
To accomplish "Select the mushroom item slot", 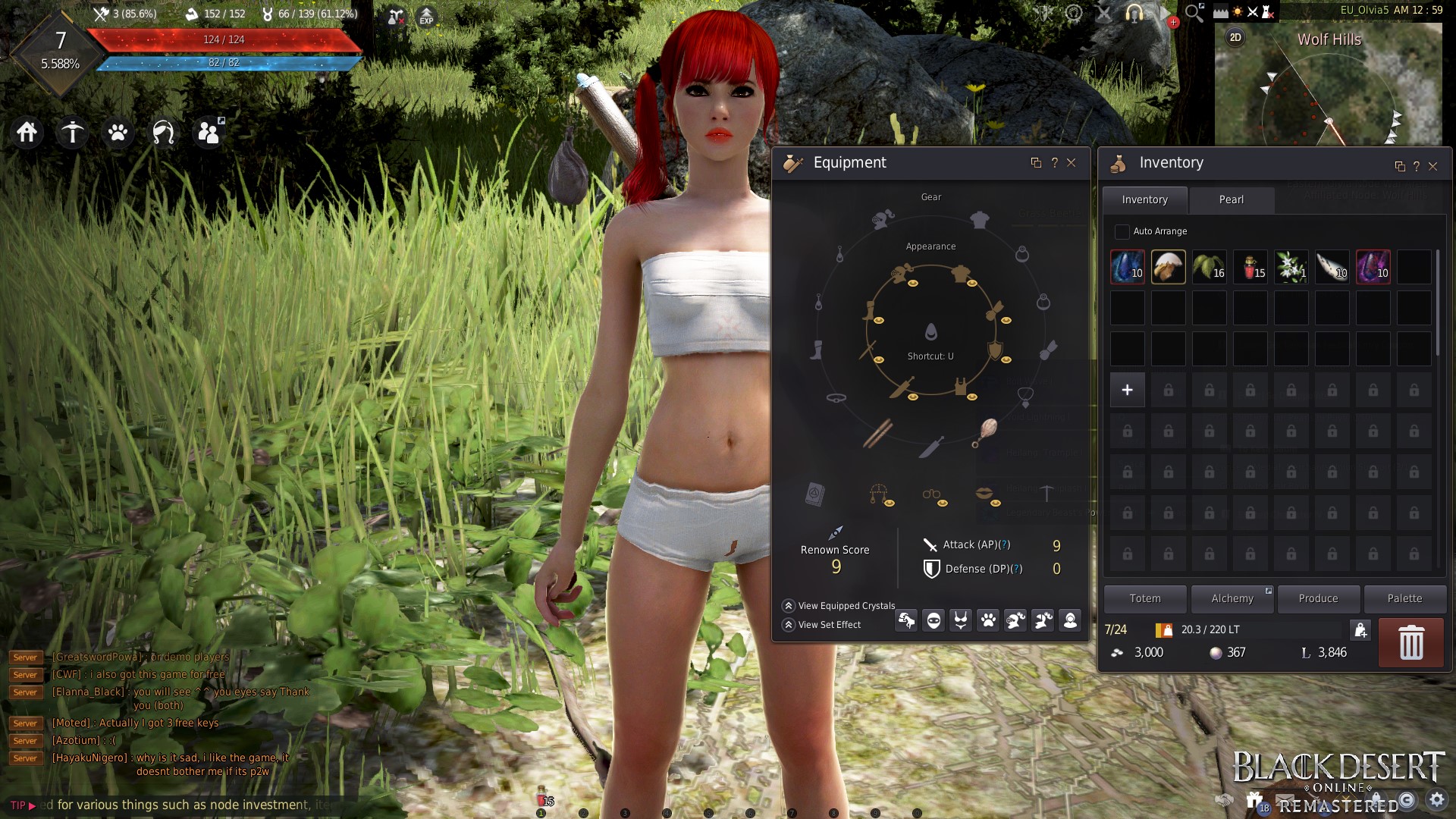I will 1168,267.
